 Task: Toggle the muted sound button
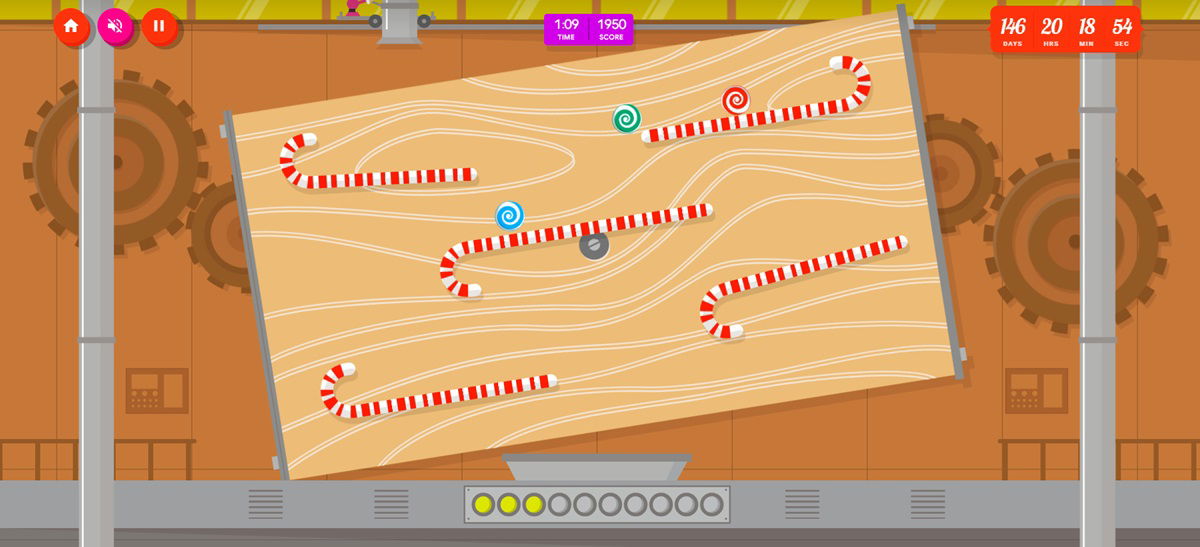(x=115, y=26)
